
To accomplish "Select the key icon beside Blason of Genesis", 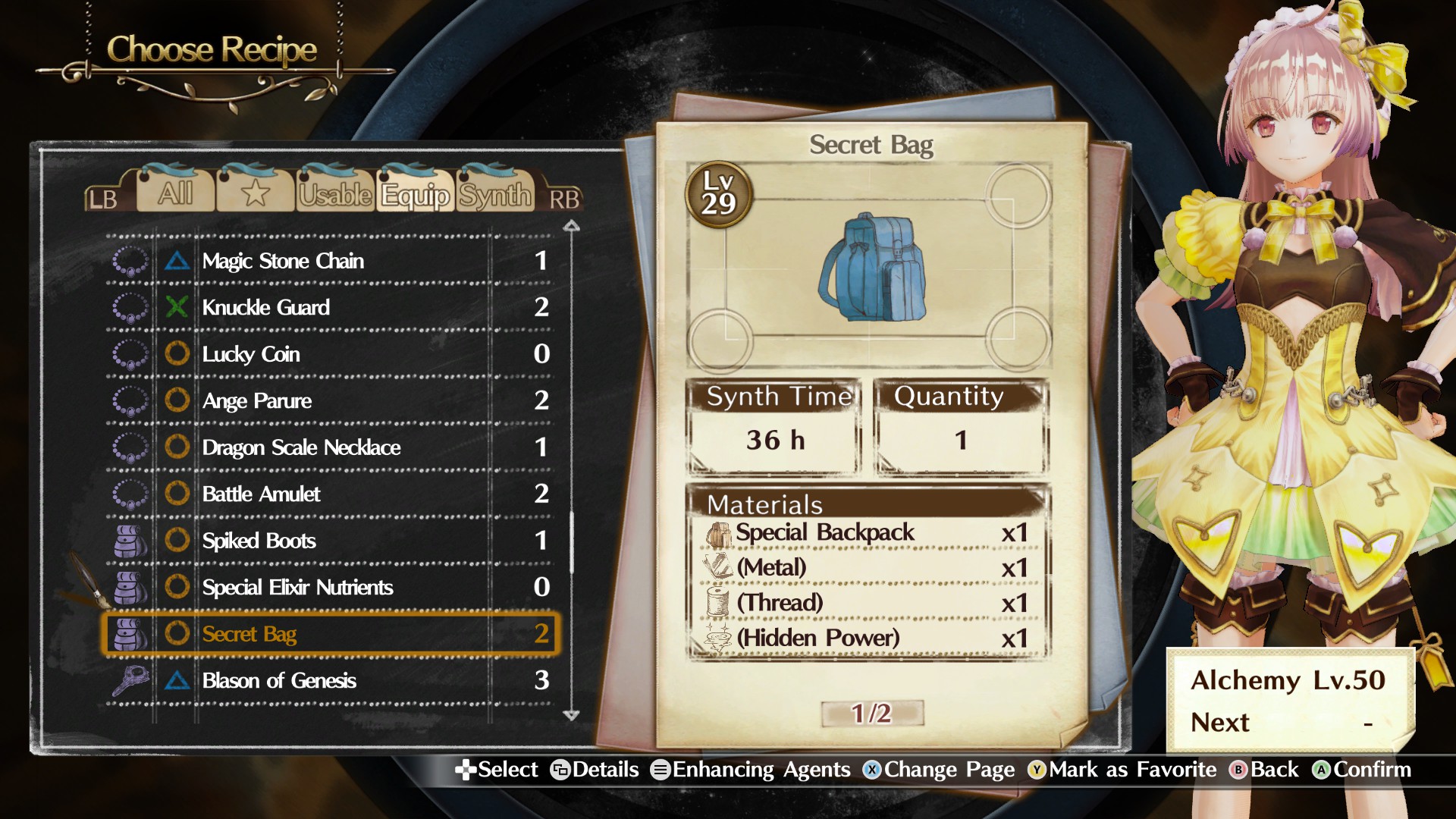I will pyautogui.click(x=130, y=680).
